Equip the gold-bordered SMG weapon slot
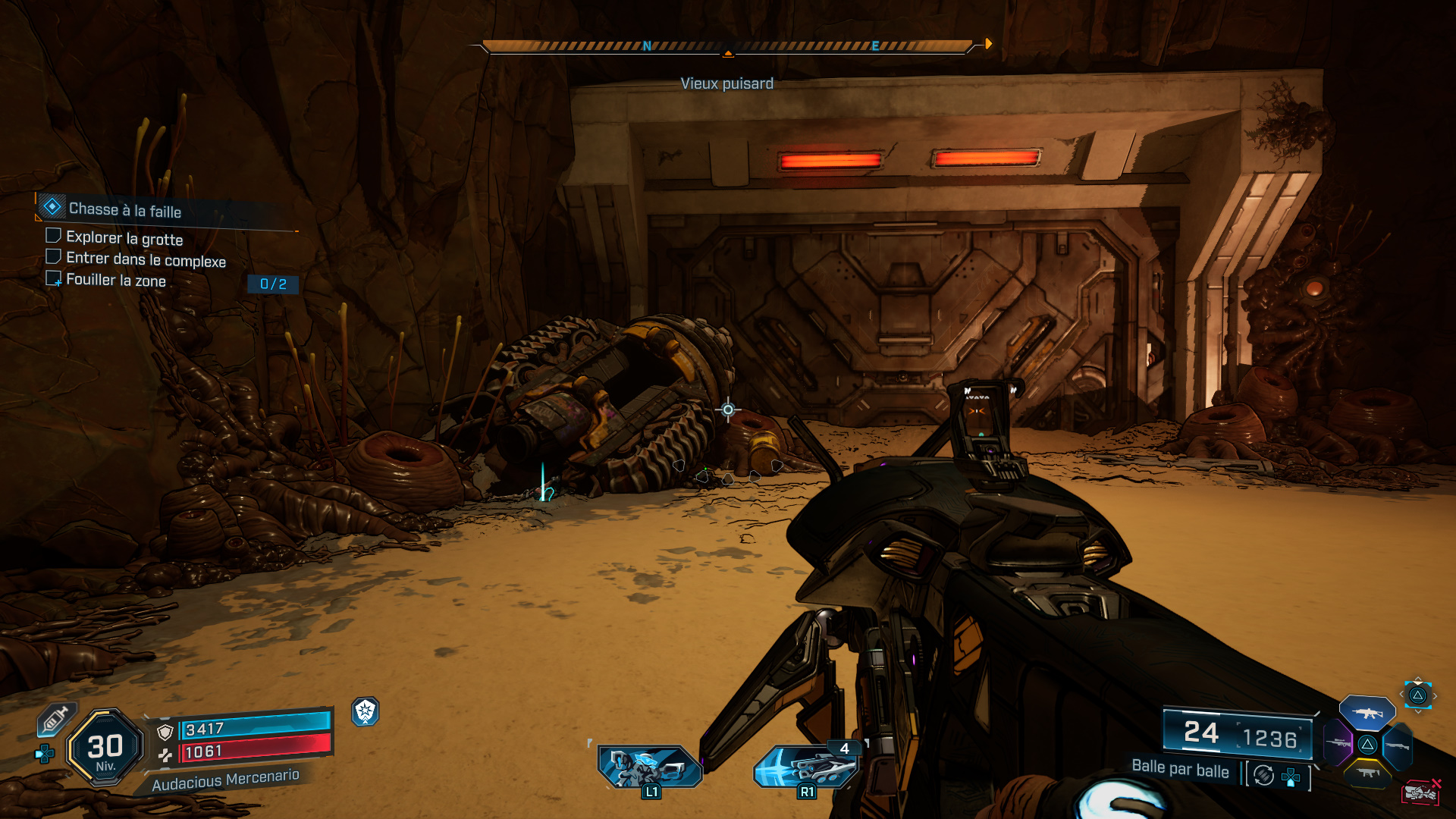 point(1367,773)
